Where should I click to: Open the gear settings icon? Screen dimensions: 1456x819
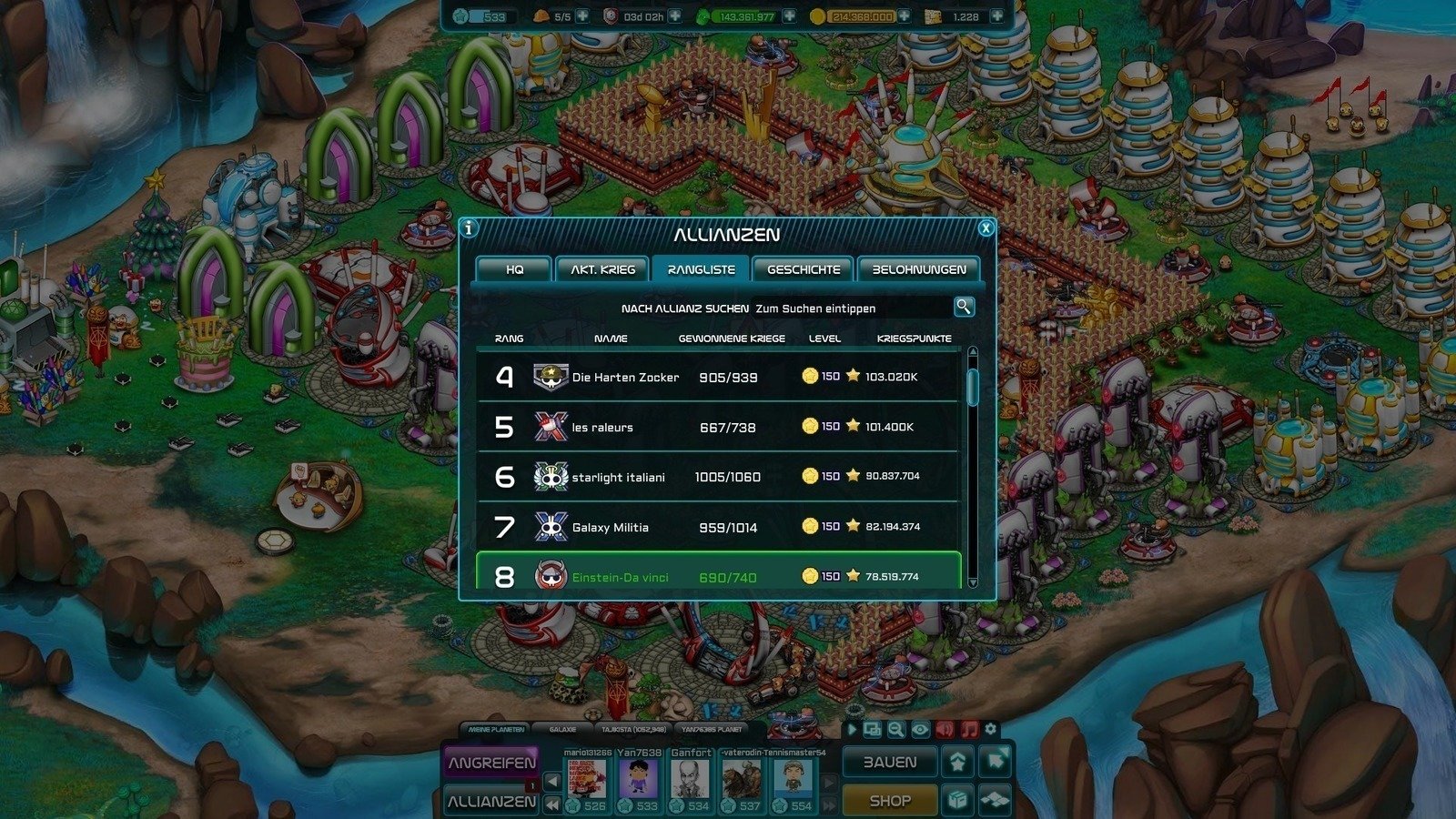(991, 729)
